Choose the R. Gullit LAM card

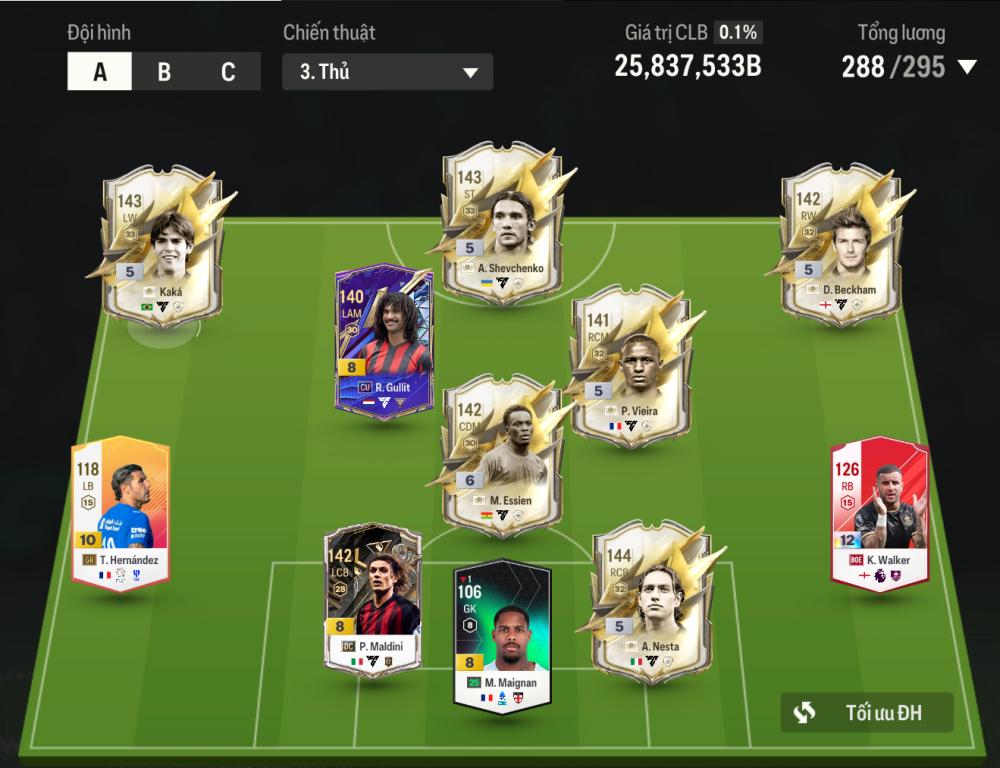(x=384, y=340)
